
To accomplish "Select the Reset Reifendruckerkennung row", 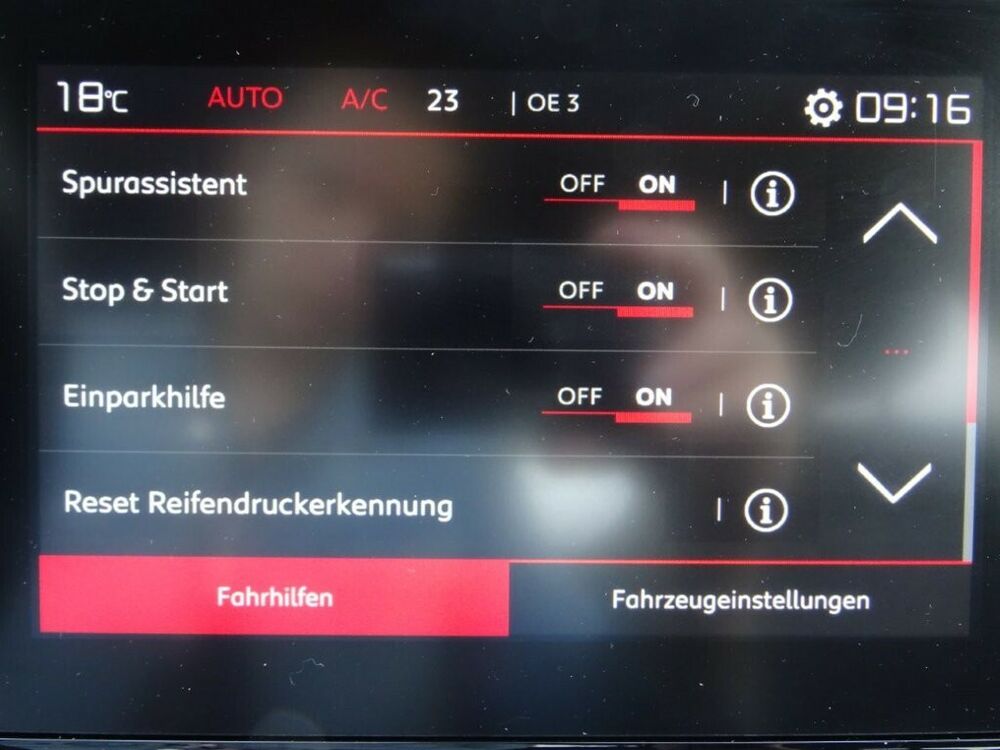I will 258,504.
